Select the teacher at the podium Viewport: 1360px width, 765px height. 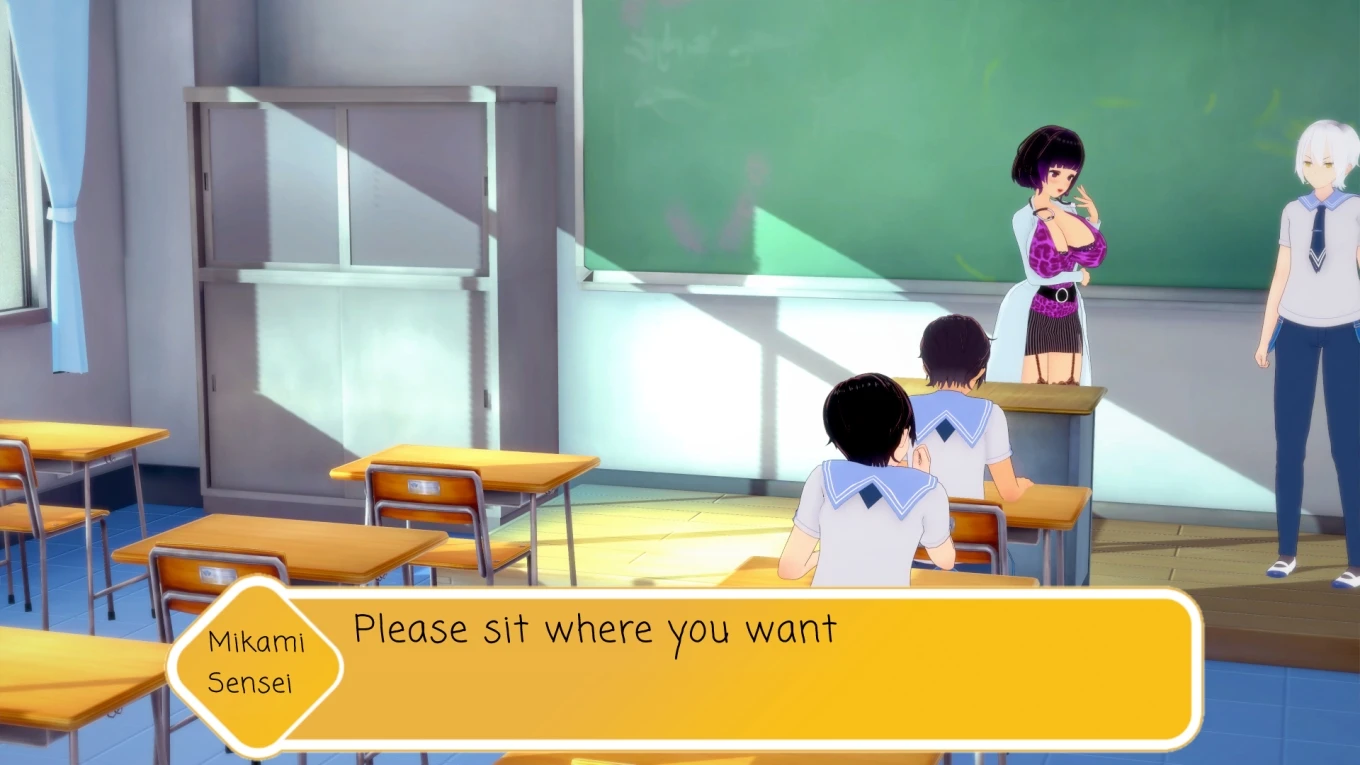(x=1050, y=250)
